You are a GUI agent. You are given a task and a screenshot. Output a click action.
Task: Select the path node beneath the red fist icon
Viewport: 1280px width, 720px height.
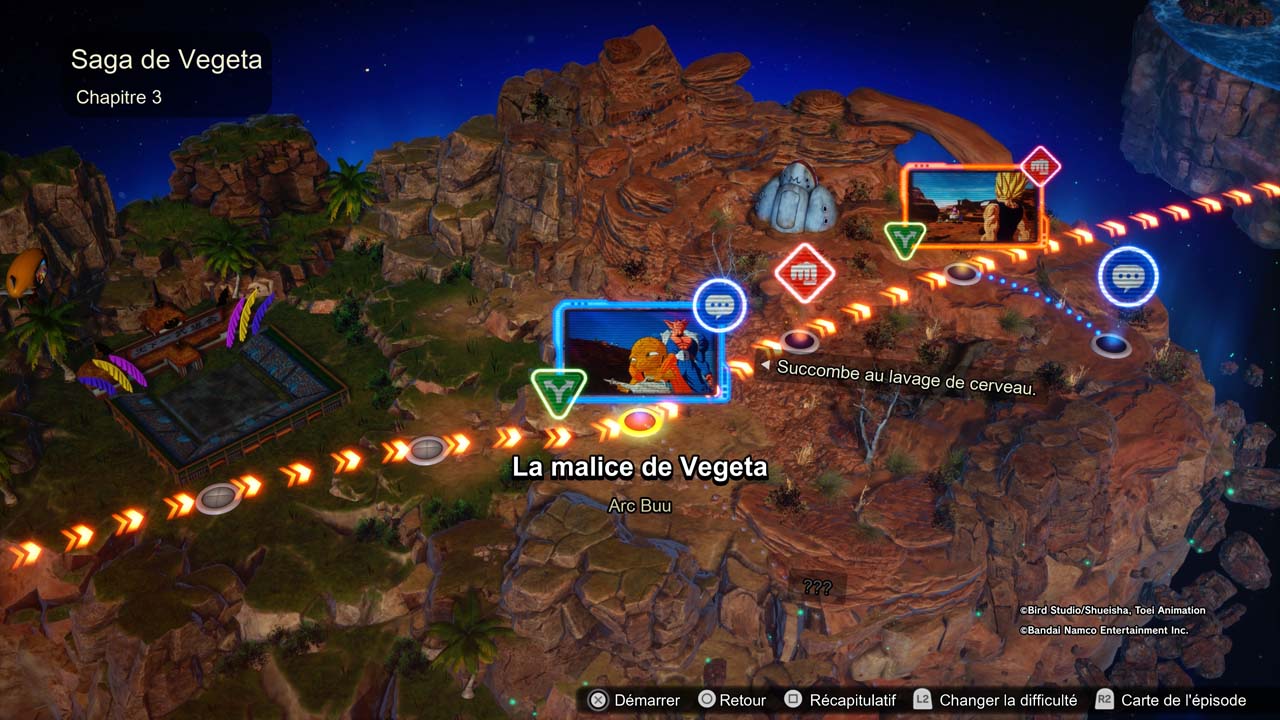click(x=799, y=341)
